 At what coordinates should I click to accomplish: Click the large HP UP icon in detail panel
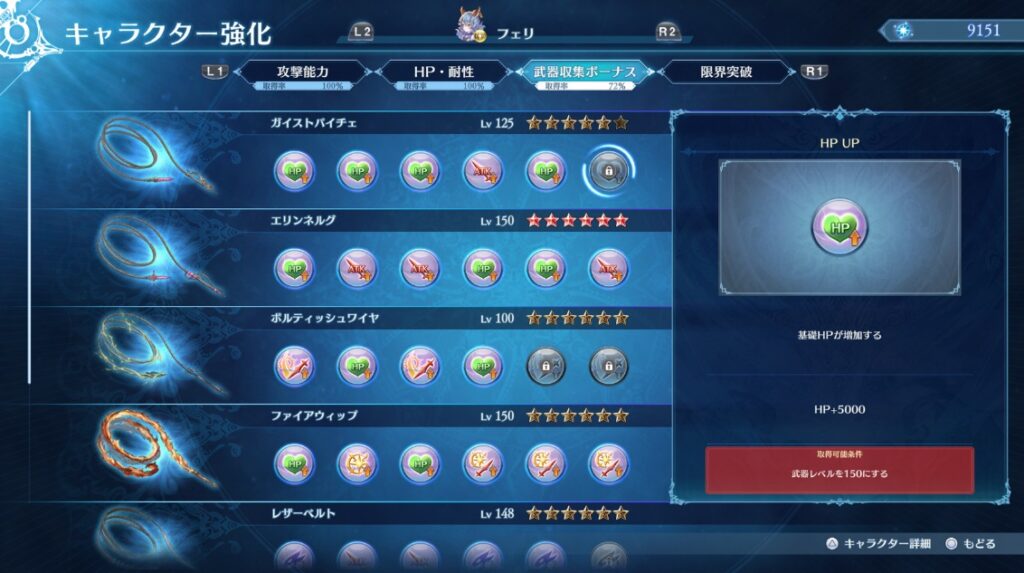[839, 227]
